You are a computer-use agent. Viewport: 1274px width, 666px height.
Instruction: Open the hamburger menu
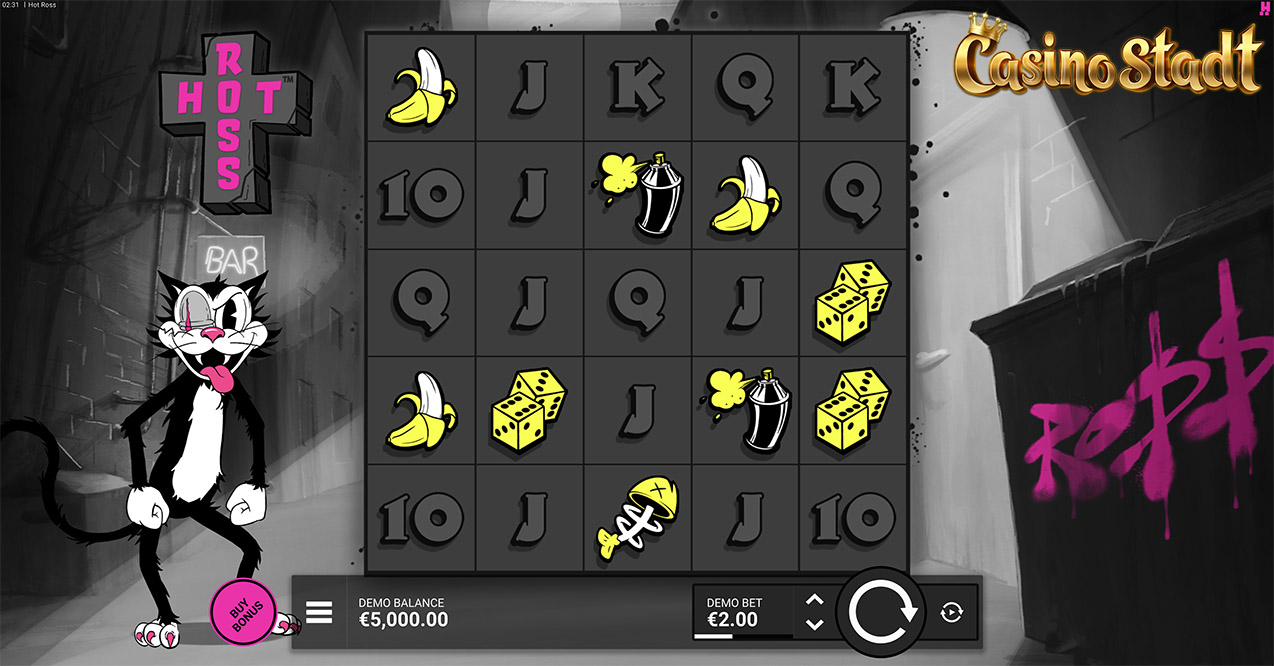click(x=319, y=612)
